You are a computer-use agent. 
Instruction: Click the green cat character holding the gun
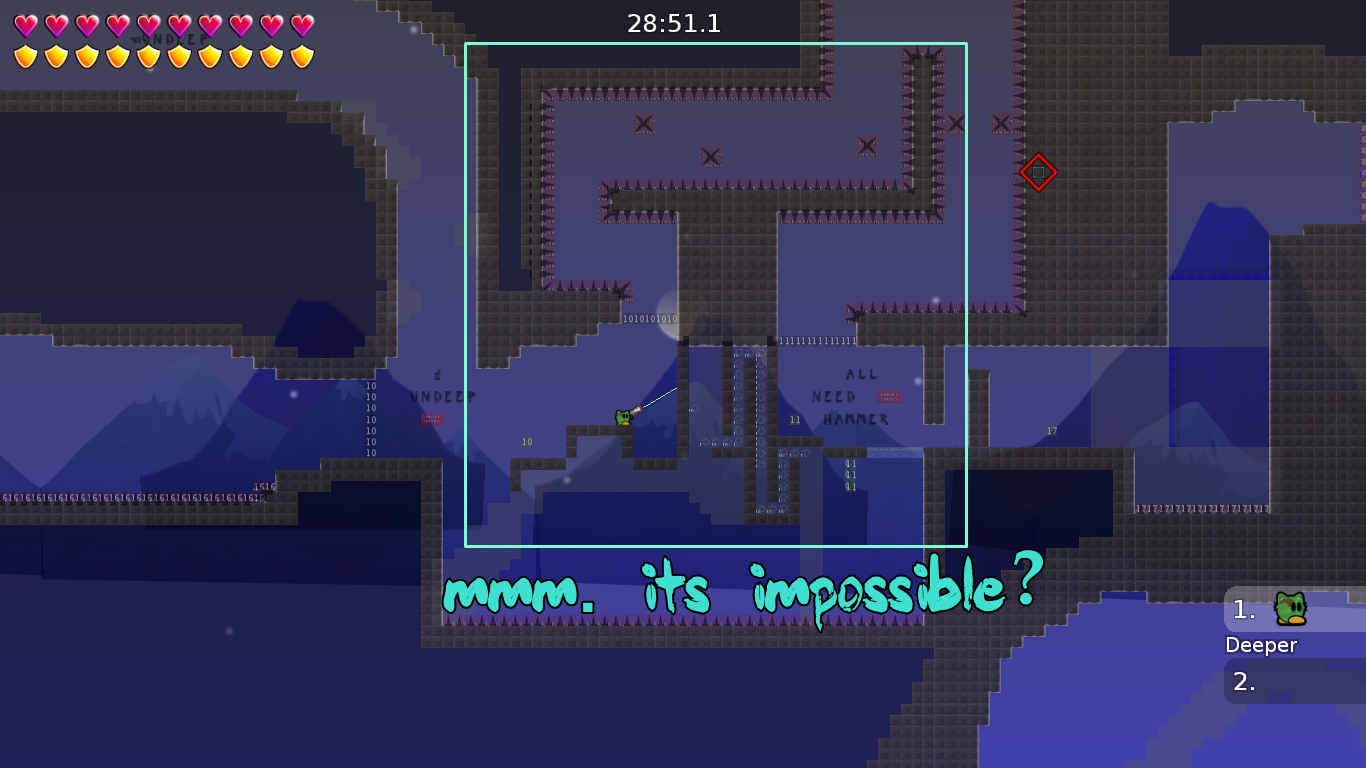(622, 417)
